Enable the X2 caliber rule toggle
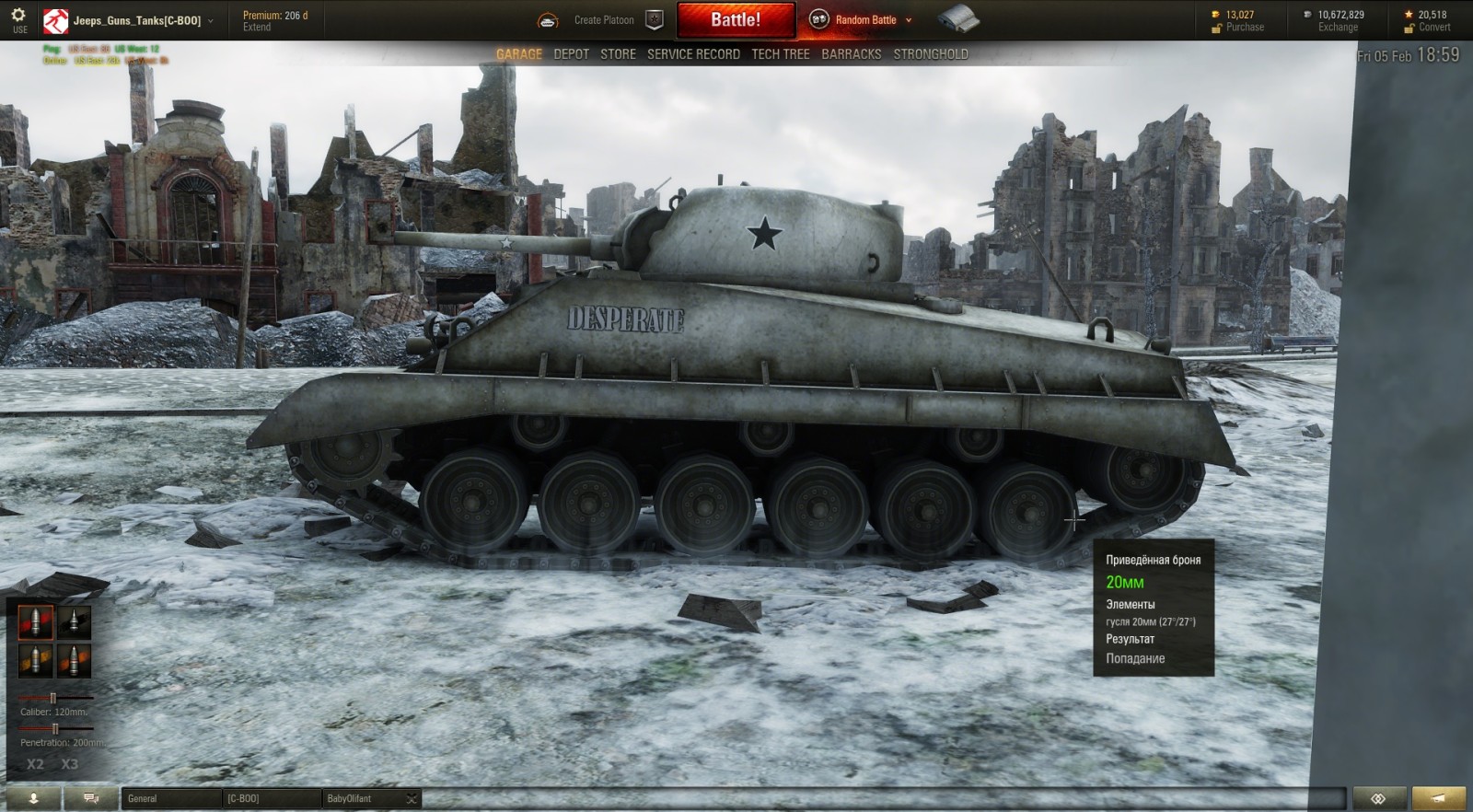The height and width of the screenshot is (812, 1473). tap(35, 762)
